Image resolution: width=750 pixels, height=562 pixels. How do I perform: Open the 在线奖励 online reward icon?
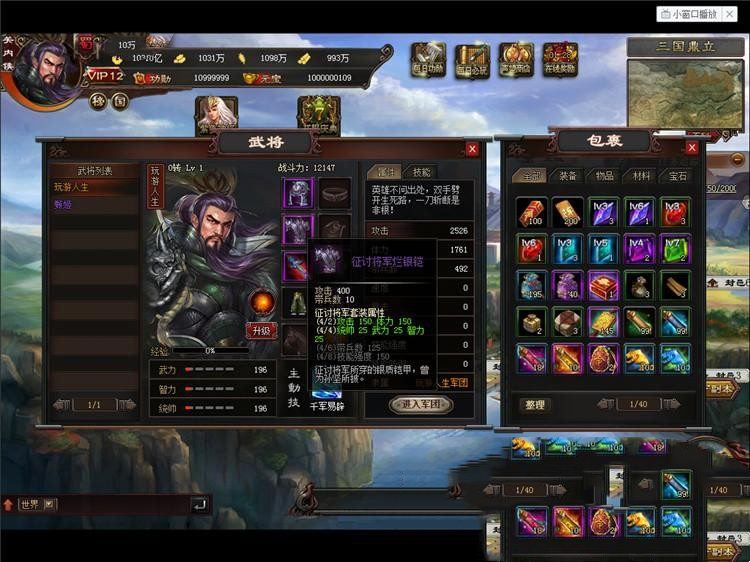click(x=560, y=59)
